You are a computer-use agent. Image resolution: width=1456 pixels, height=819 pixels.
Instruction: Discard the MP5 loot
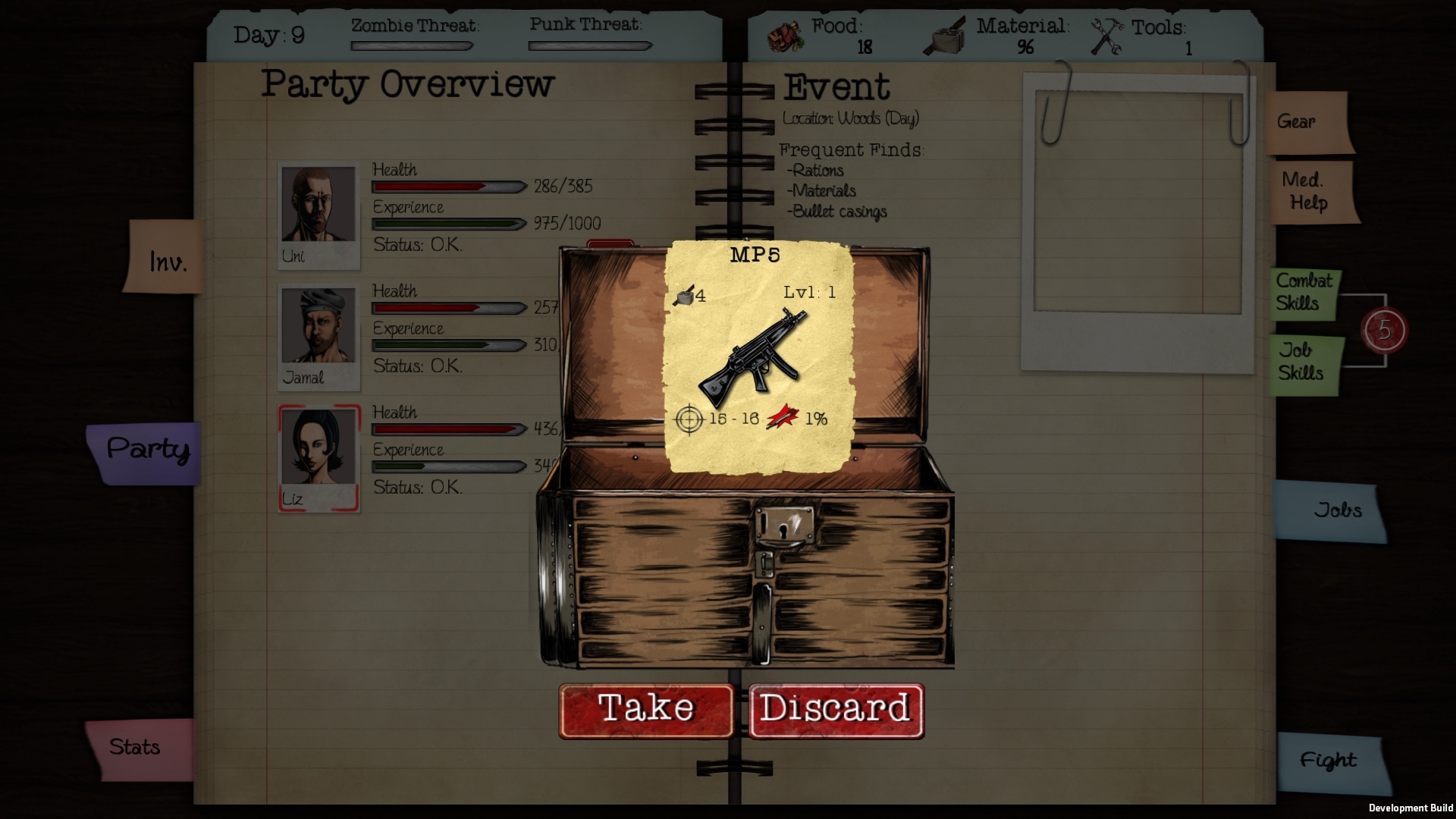(x=836, y=710)
